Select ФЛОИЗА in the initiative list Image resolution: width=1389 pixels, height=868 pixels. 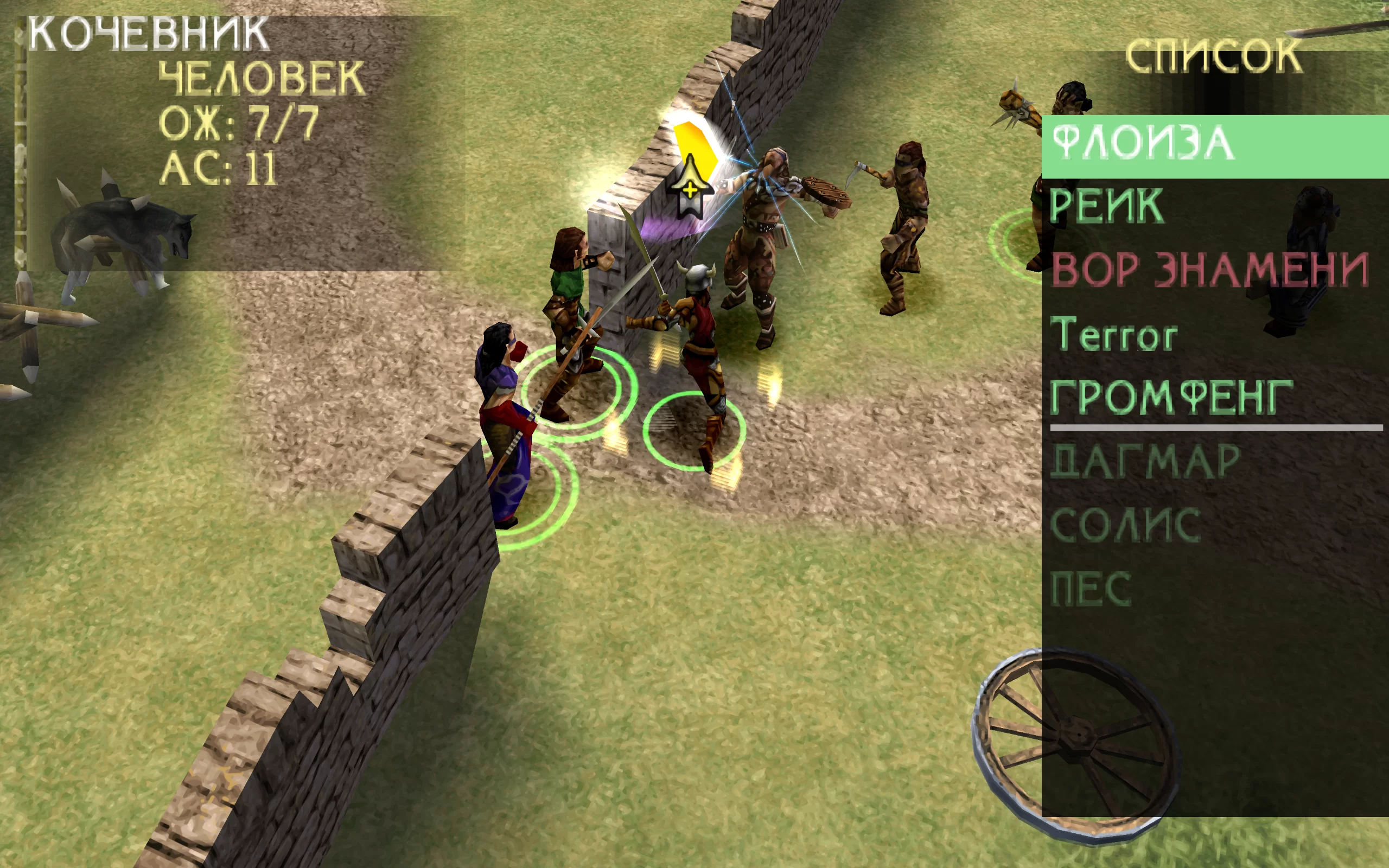(1143, 144)
